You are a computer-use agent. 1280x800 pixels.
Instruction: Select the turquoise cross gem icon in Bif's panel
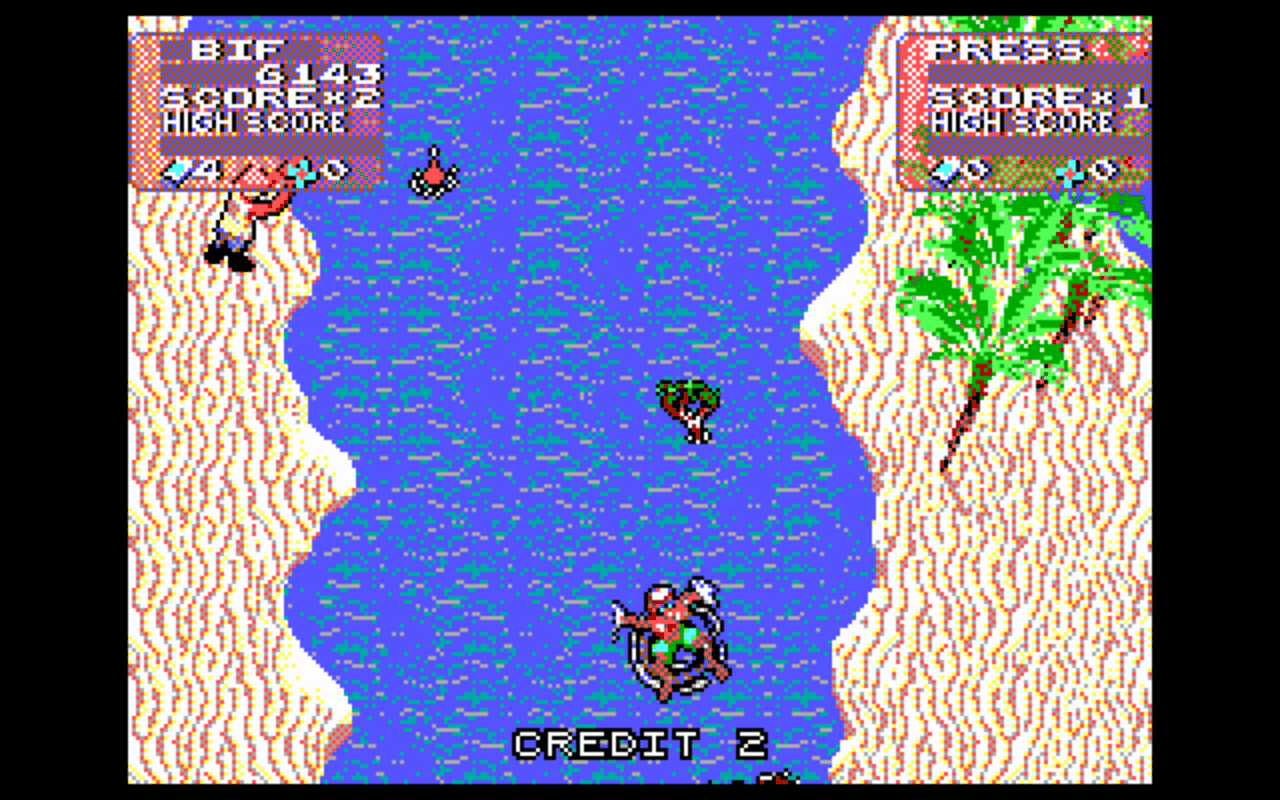click(300, 172)
